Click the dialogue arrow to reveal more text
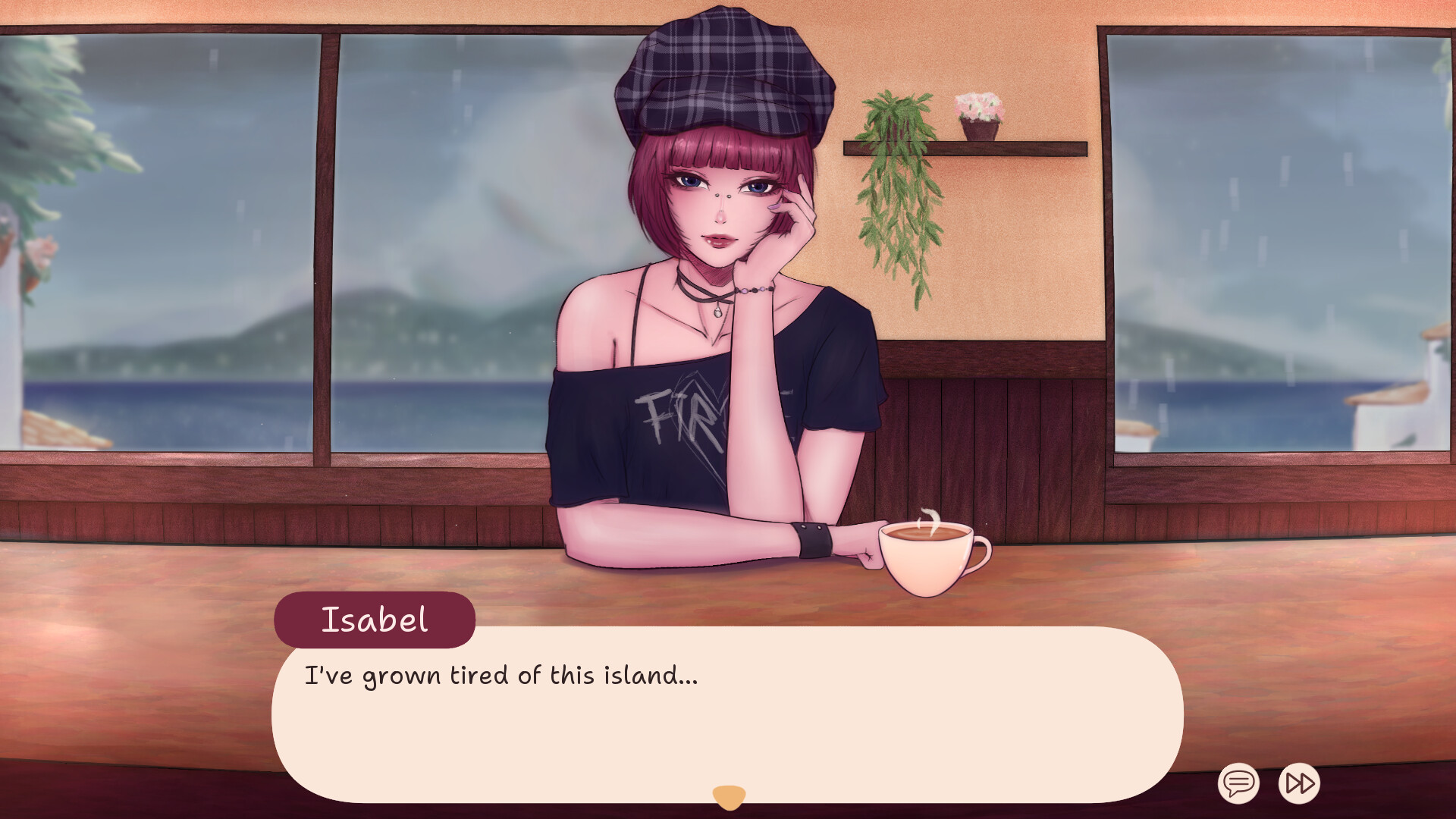 (730, 794)
